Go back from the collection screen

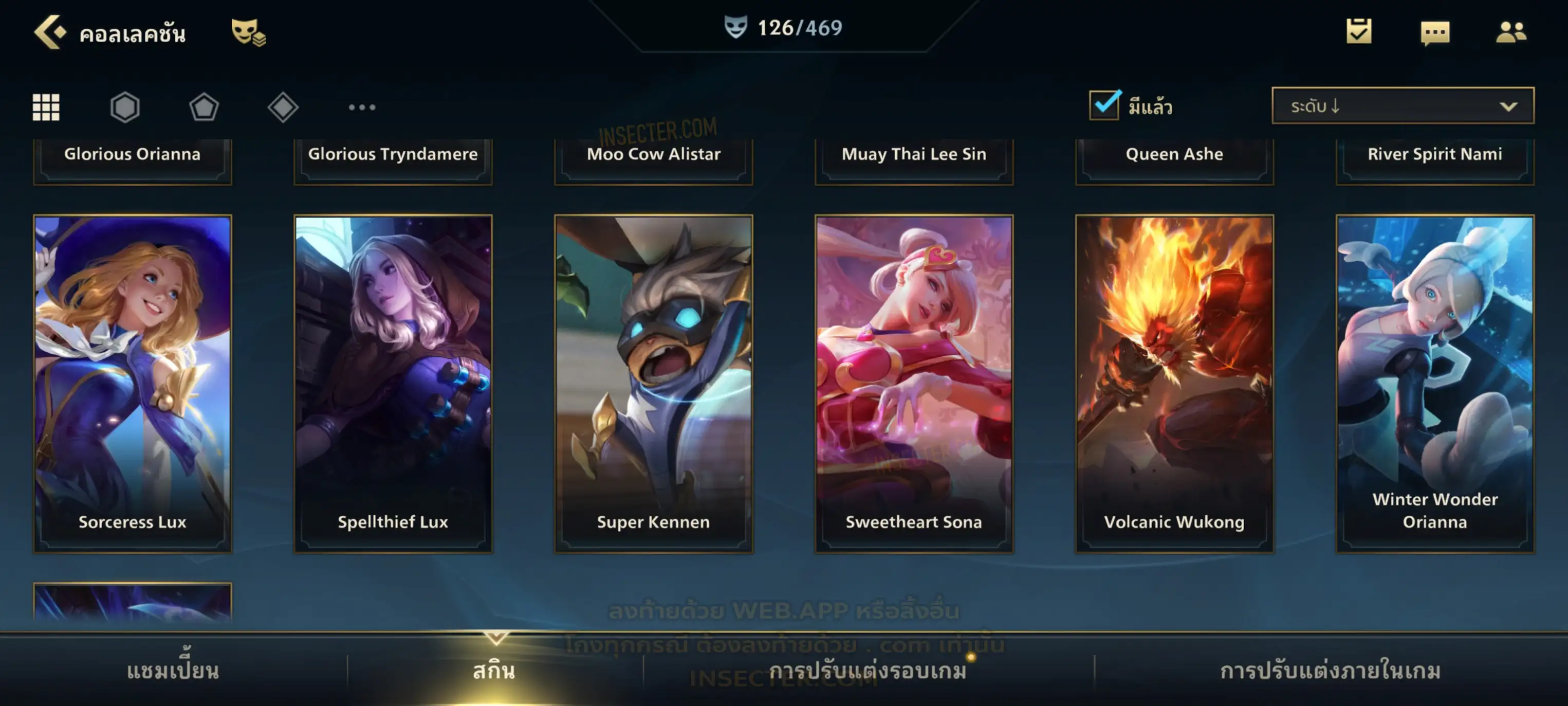pyautogui.click(x=50, y=32)
